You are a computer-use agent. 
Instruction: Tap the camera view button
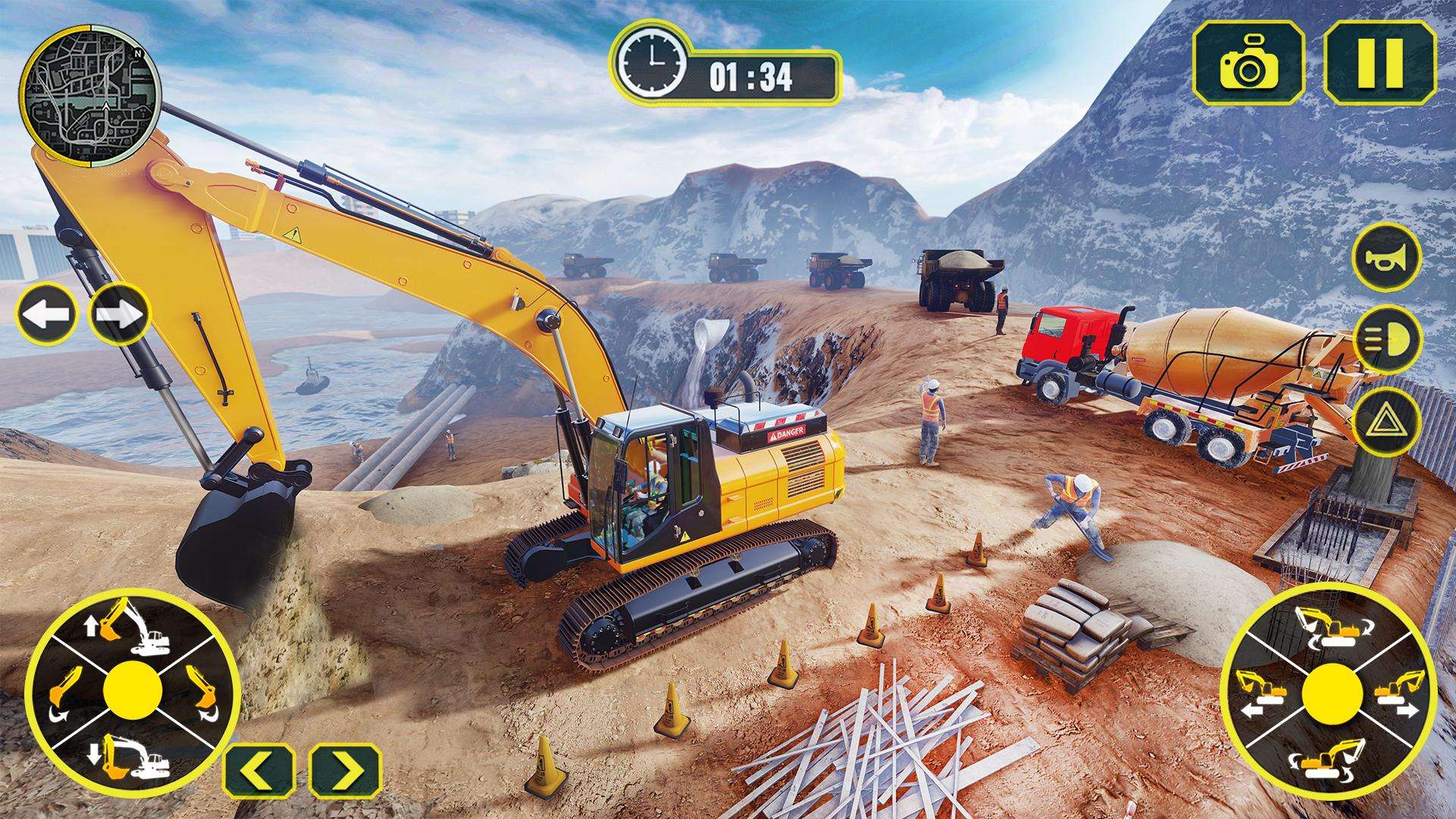coord(1248,62)
